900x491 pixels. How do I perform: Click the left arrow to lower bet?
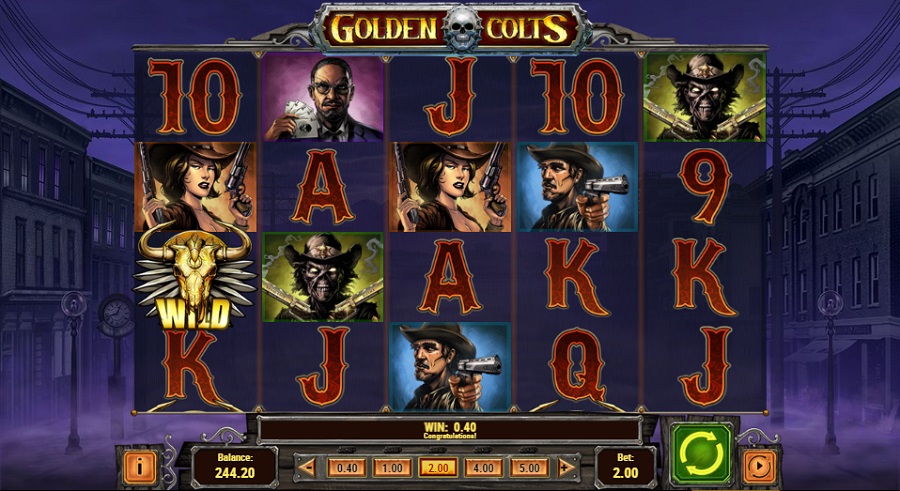pyautogui.click(x=309, y=467)
